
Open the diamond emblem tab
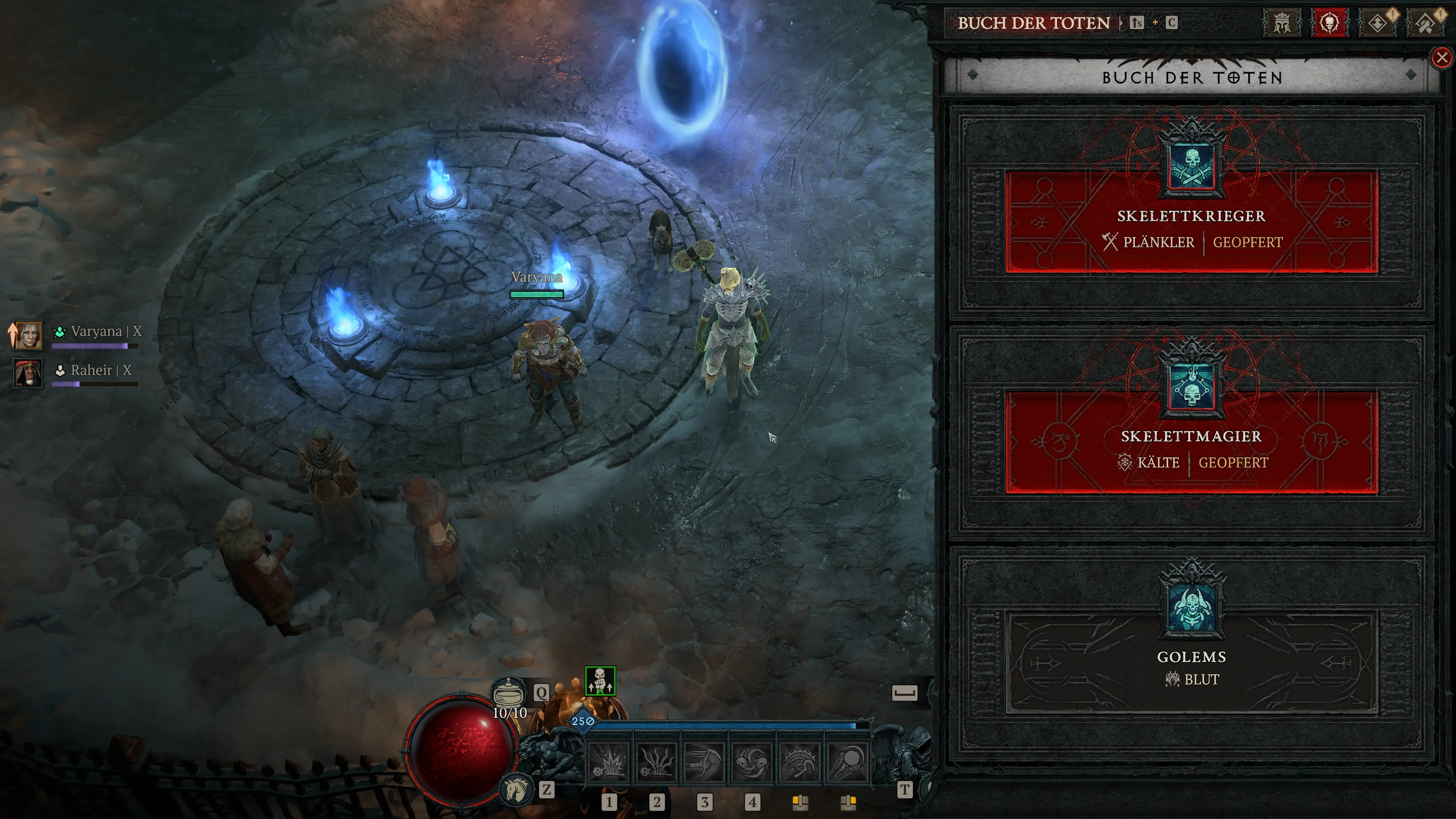point(1378,23)
